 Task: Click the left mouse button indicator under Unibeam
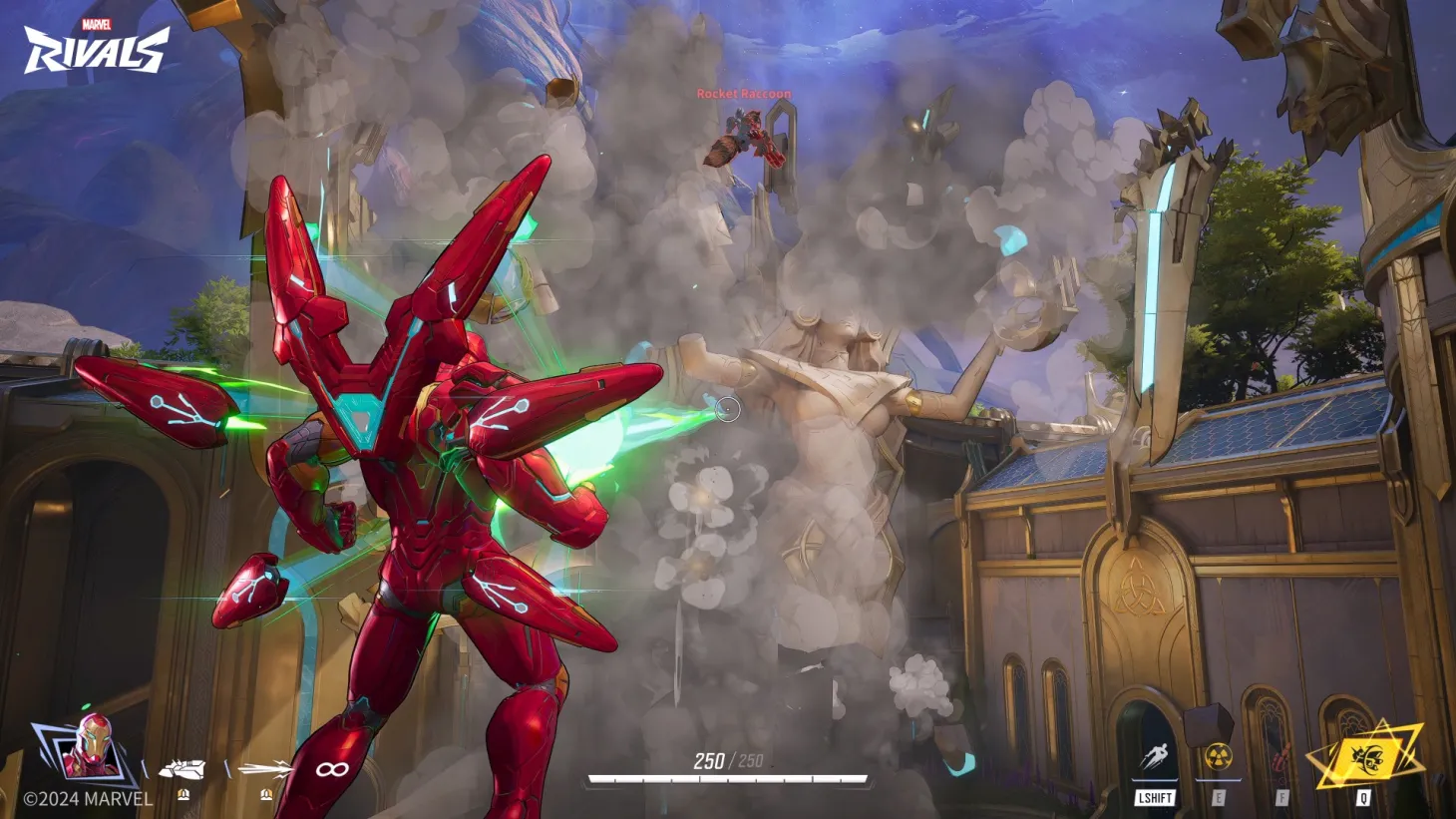[x=182, y=796]
